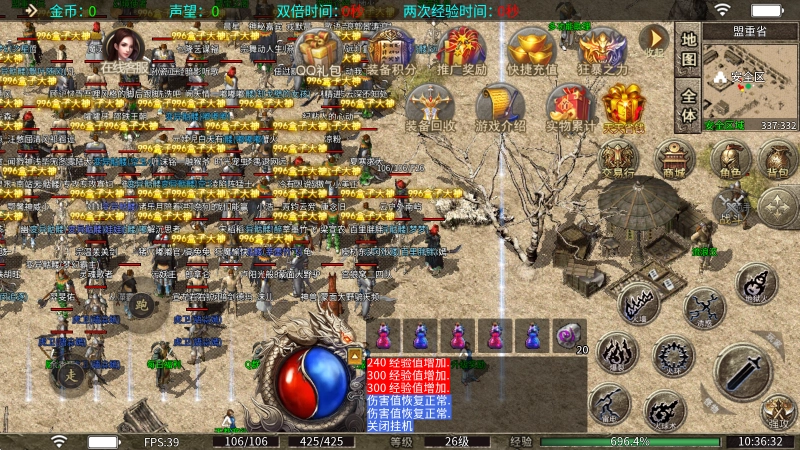Open the 装备积分 equipment points icon
The image size is (800, 450).
387,51
